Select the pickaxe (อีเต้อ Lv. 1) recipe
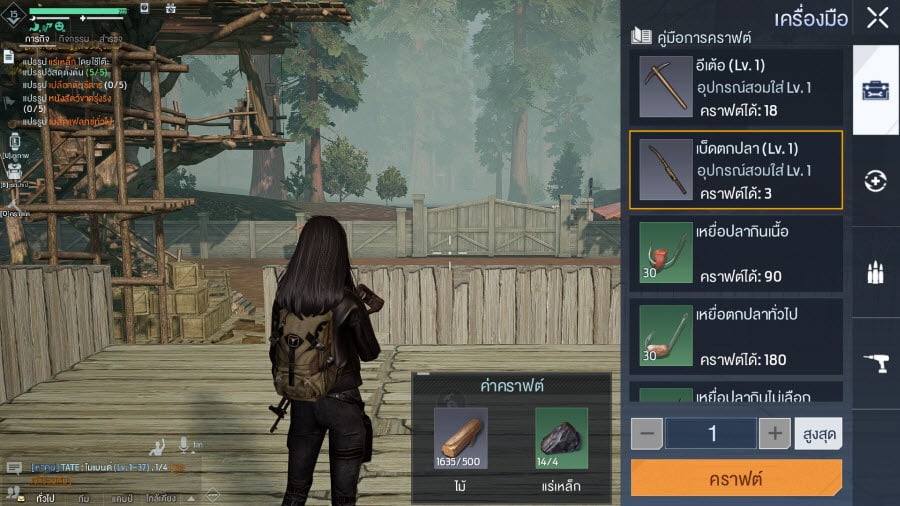The height and width of the screenshot is (506, 900). click(x=736, y=86)
